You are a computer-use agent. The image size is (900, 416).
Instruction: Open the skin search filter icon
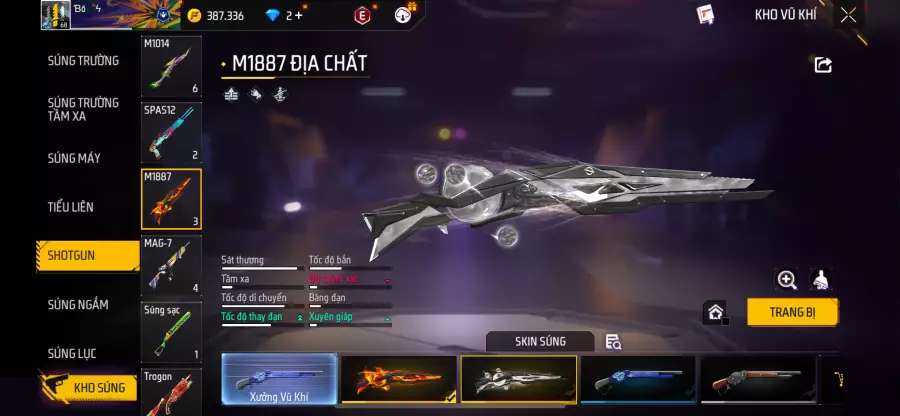pos(613,342)
